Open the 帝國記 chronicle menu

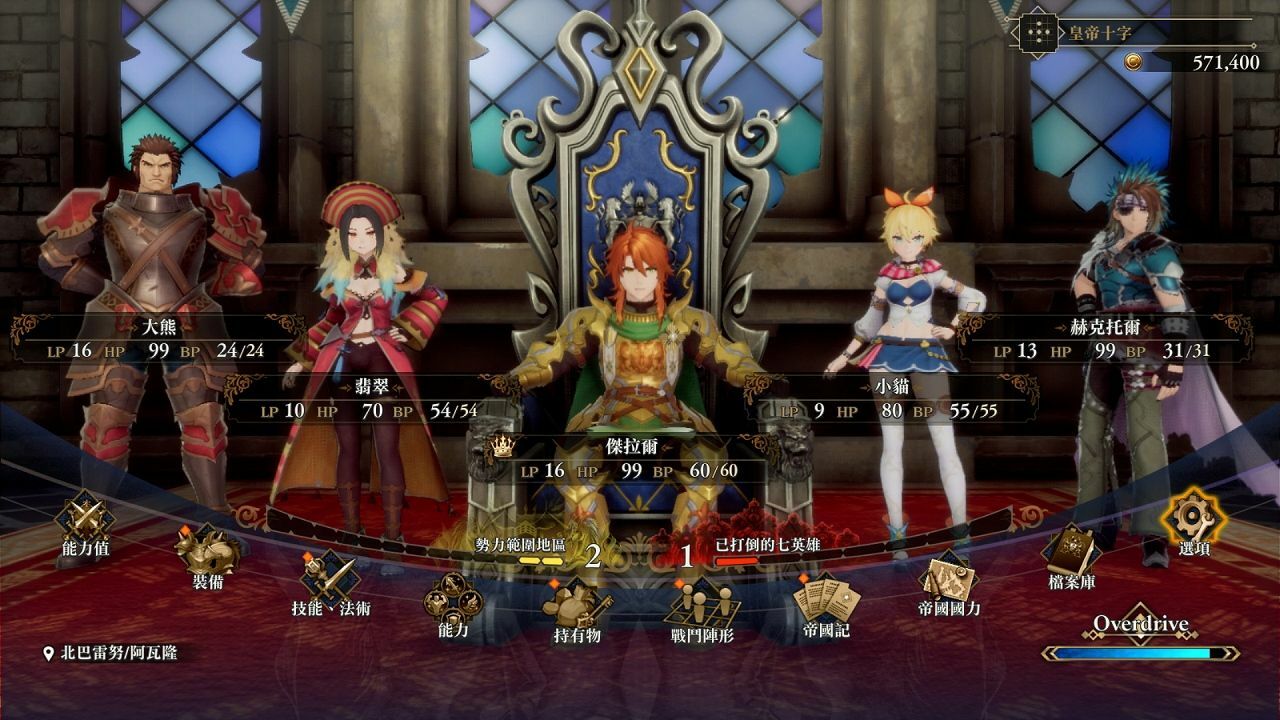click(826, 604)
